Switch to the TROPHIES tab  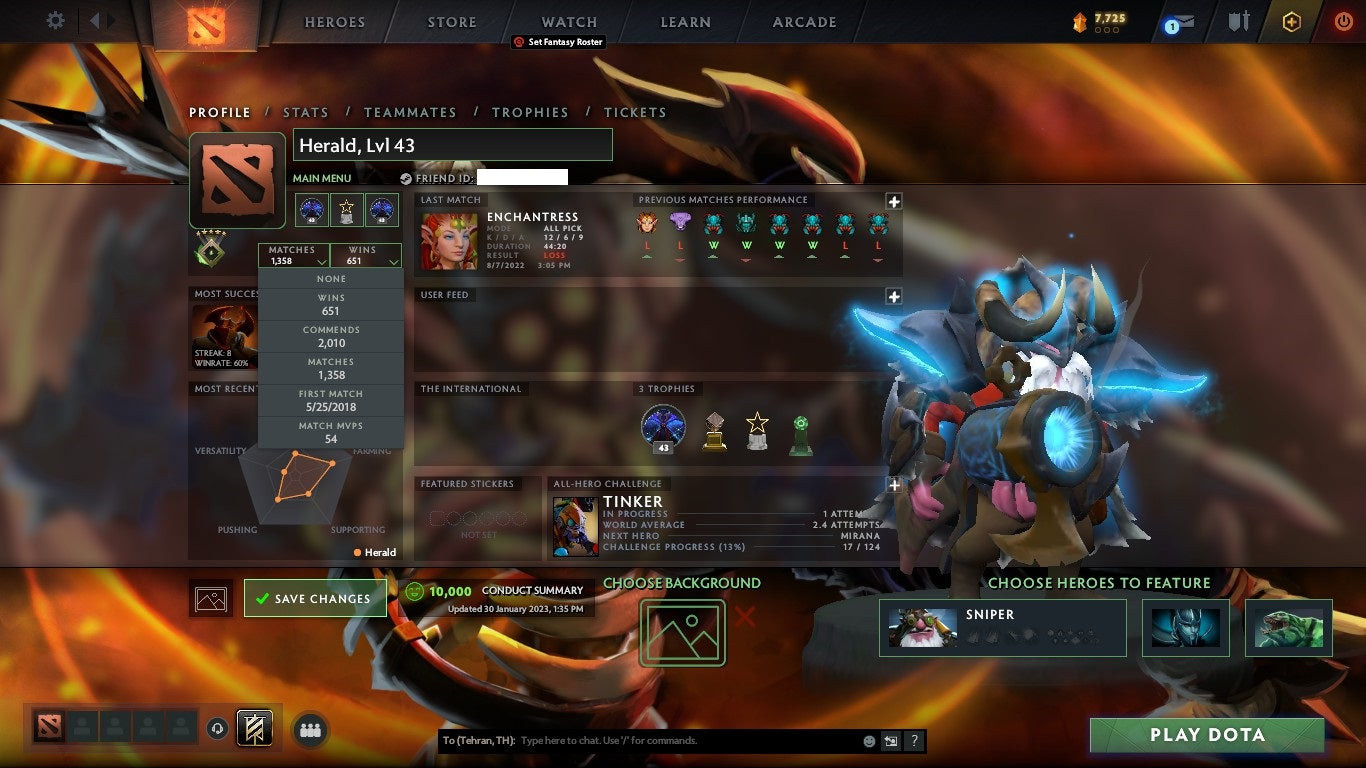coord(531,113)
